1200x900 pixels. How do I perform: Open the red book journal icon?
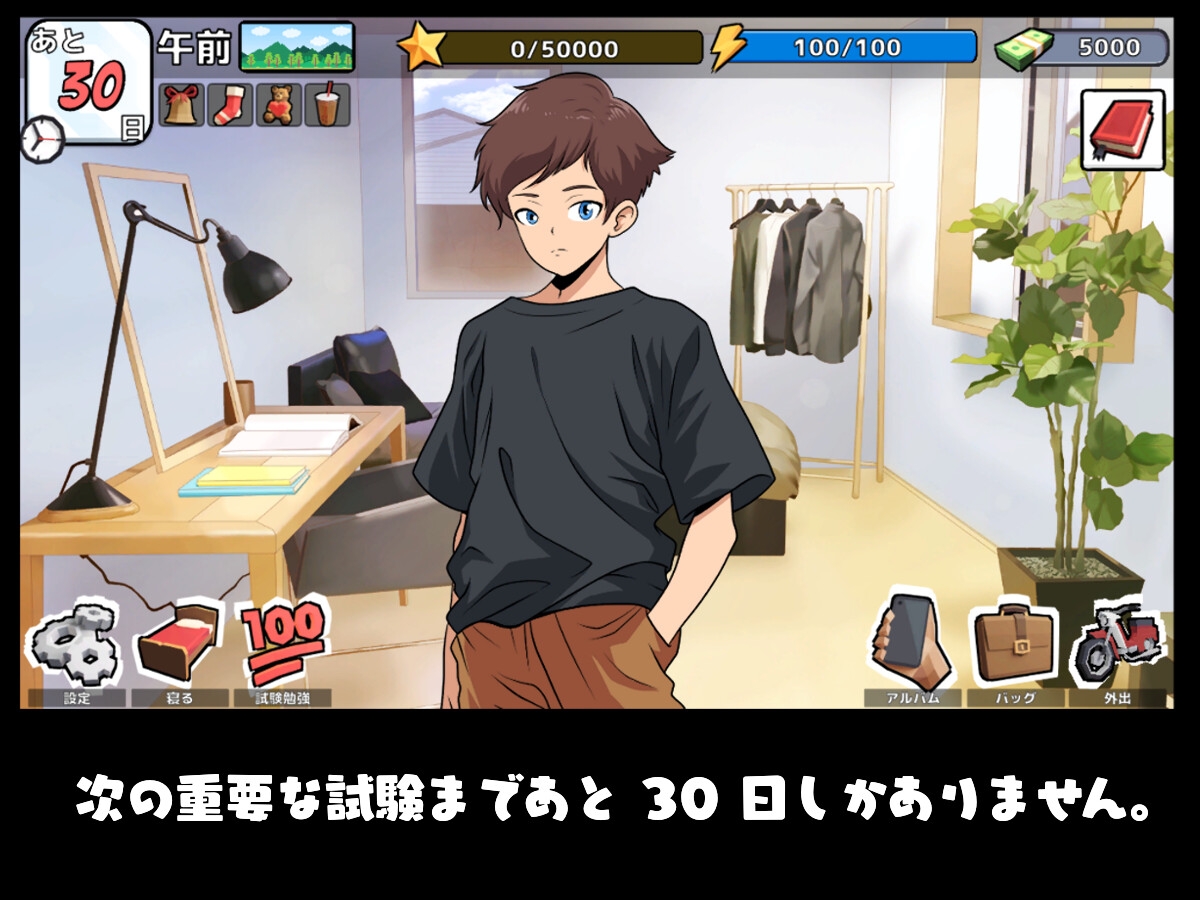point(1122,130)
